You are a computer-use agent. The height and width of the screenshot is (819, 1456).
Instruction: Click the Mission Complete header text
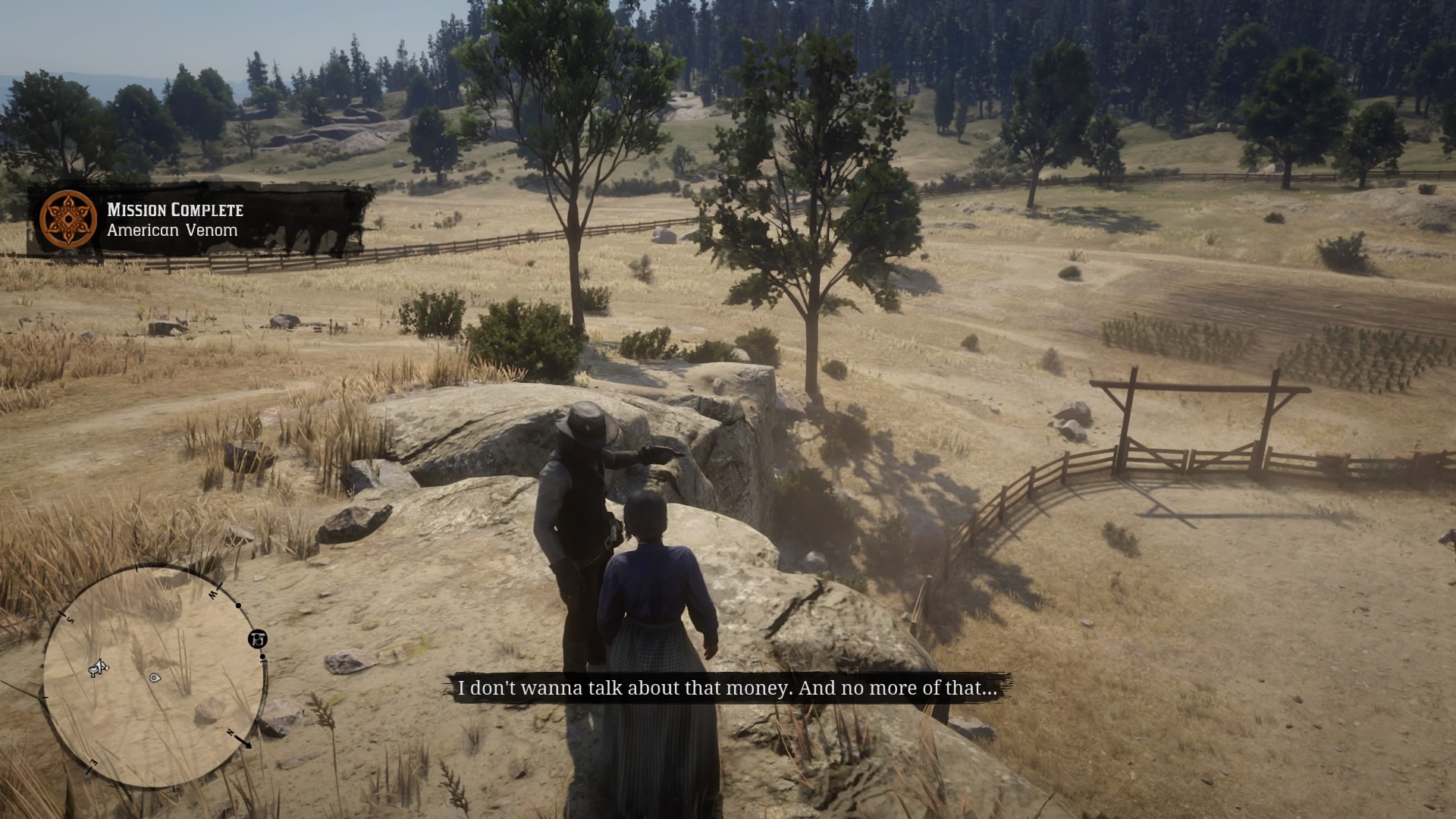point(175,211)
